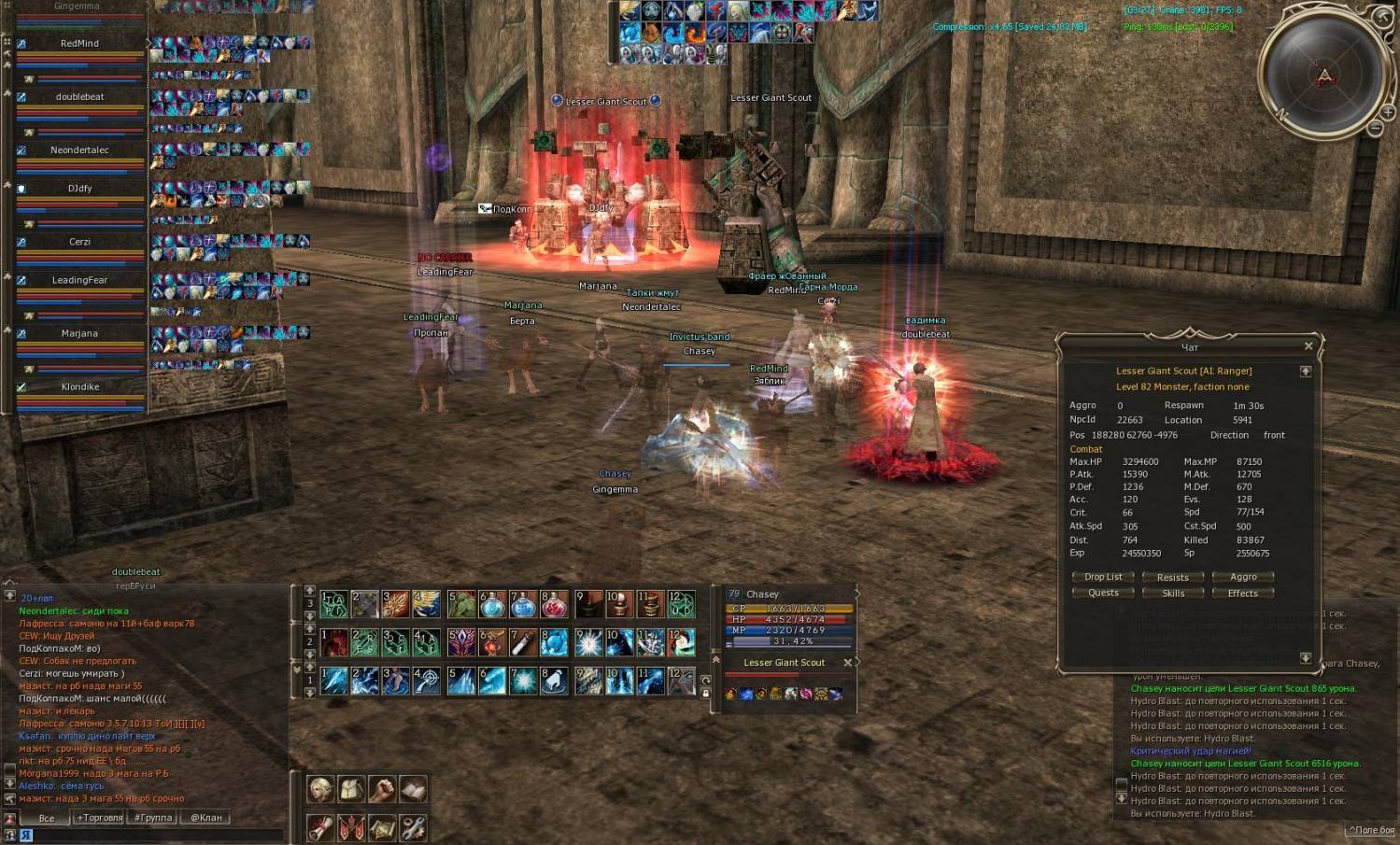Target party member Klondike in the party list
Viewport: 1400px width, 845px height.
tap(80, 387)
